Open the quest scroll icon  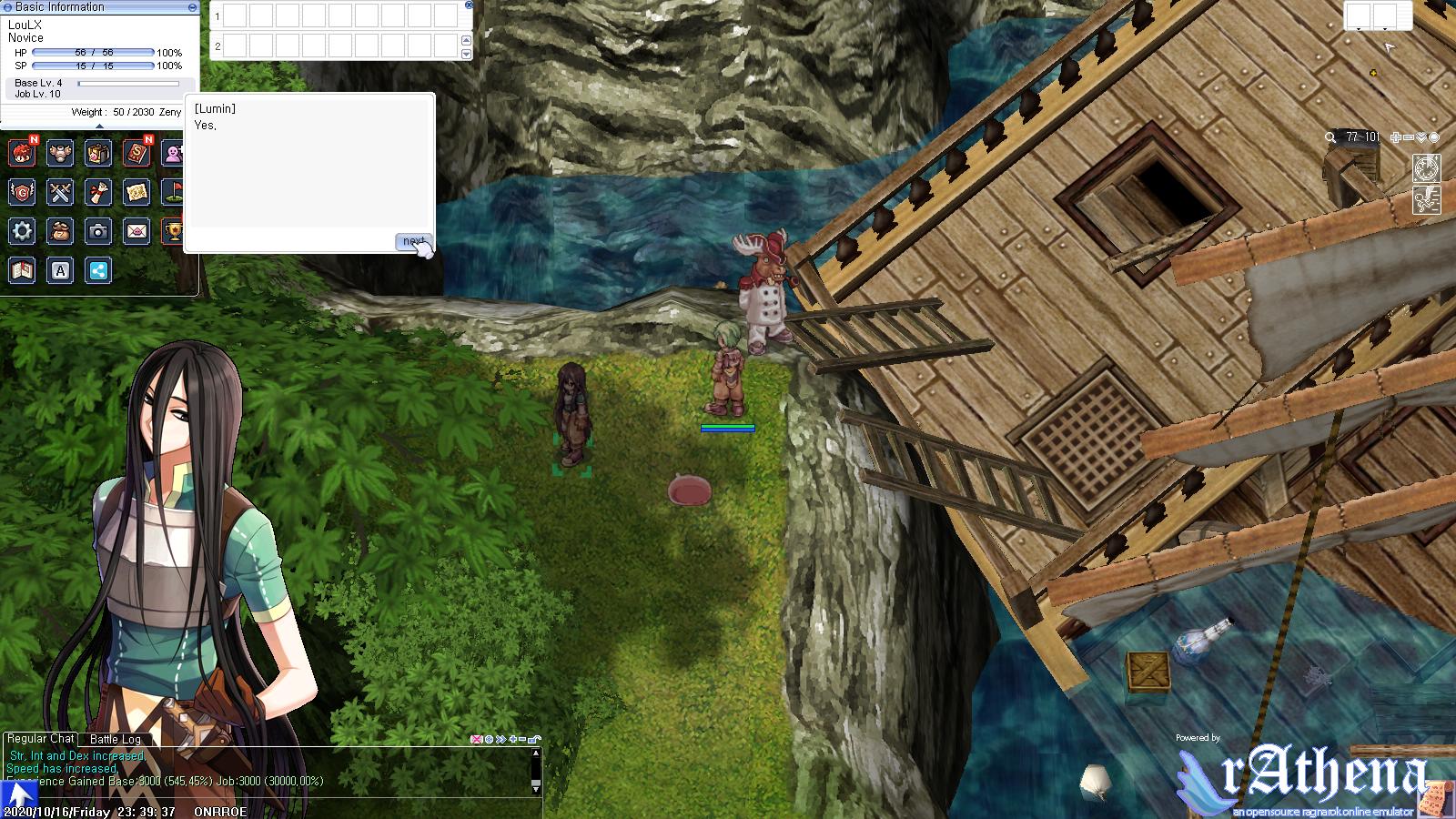click(98, 193)
